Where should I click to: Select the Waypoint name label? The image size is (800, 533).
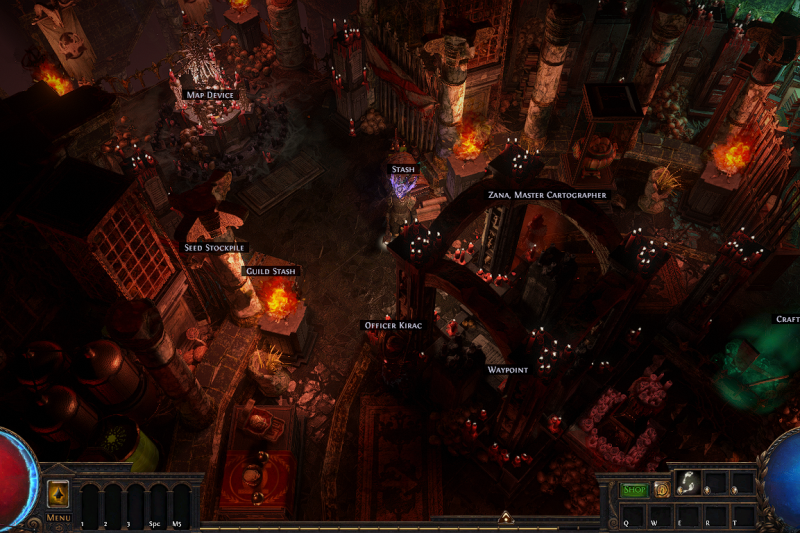(507, 370)
